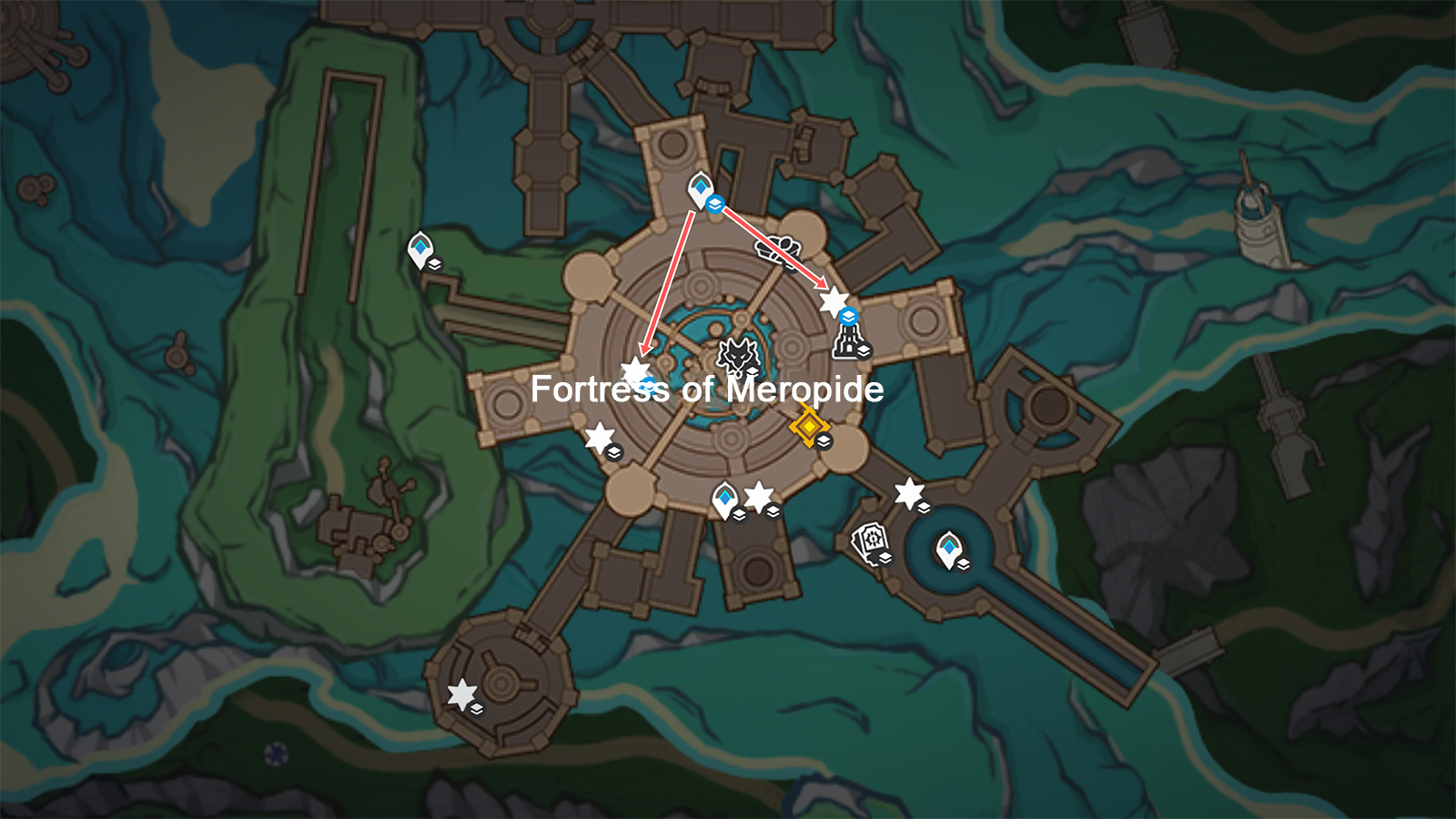Toggle the blue layer-switch icon above the domain
Screen dimensions: 1456x819
847,314
